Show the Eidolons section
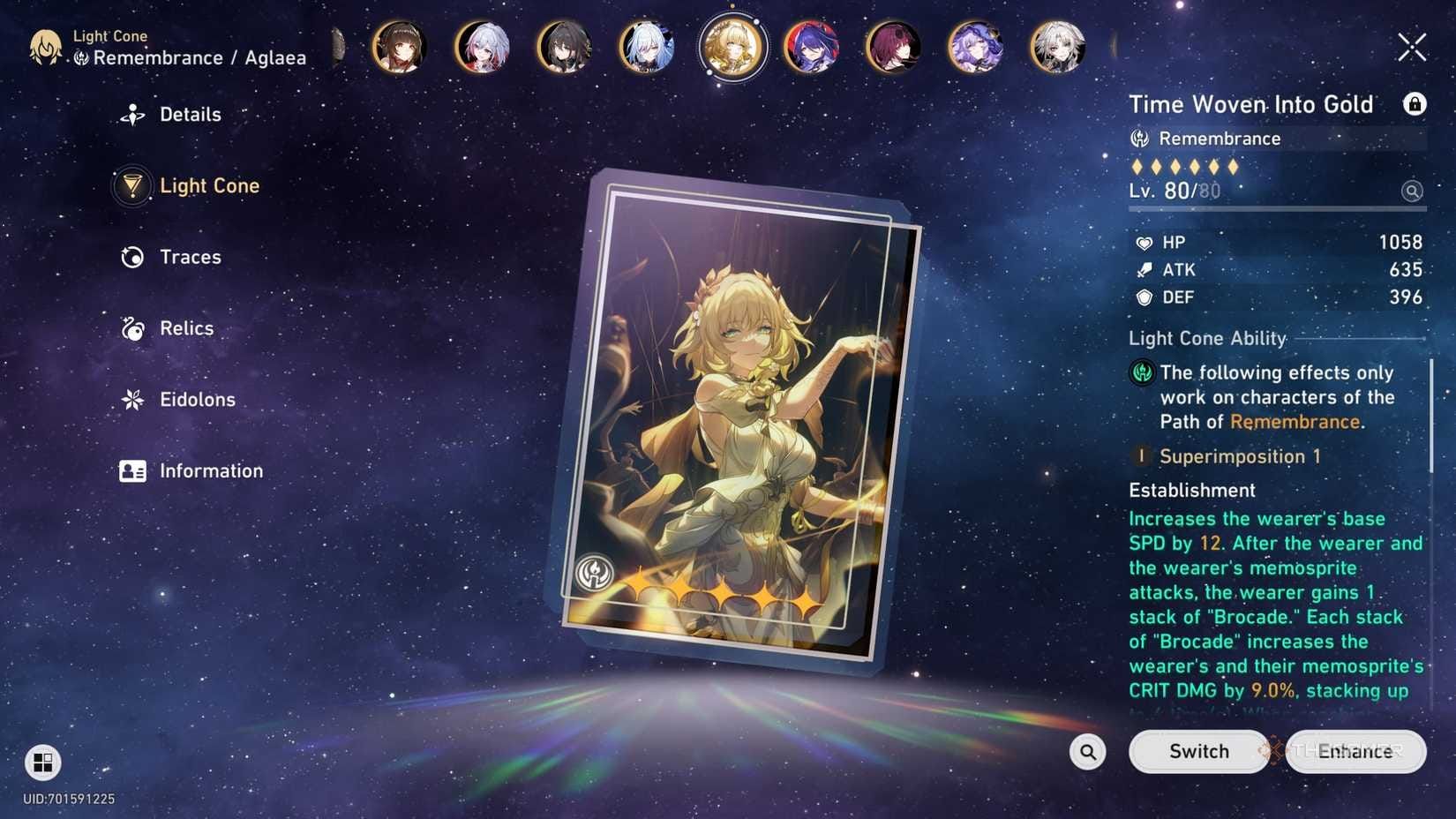This screenshot has height=819, width=1456. coord(196,400)
